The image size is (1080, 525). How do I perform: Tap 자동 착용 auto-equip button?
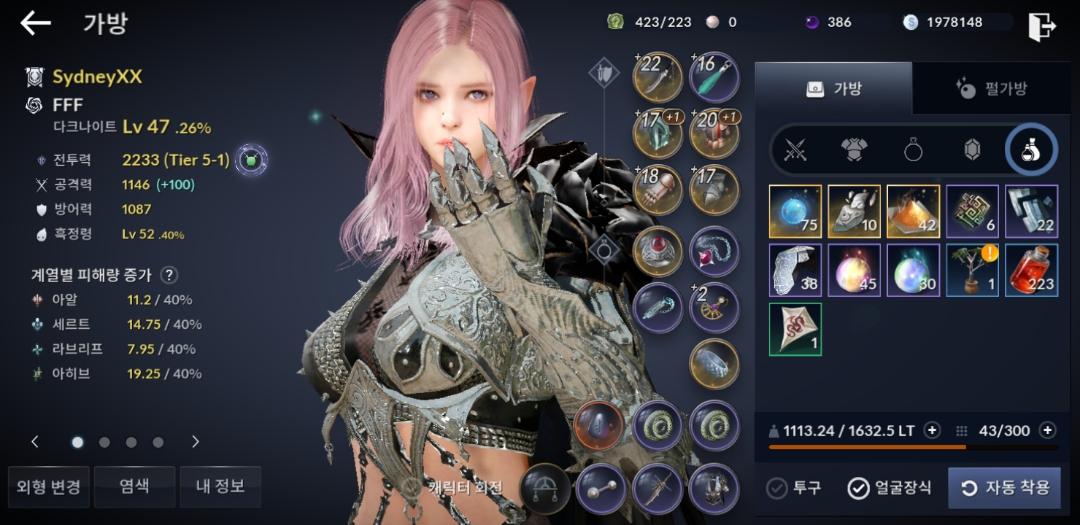tap(1004, 488)
